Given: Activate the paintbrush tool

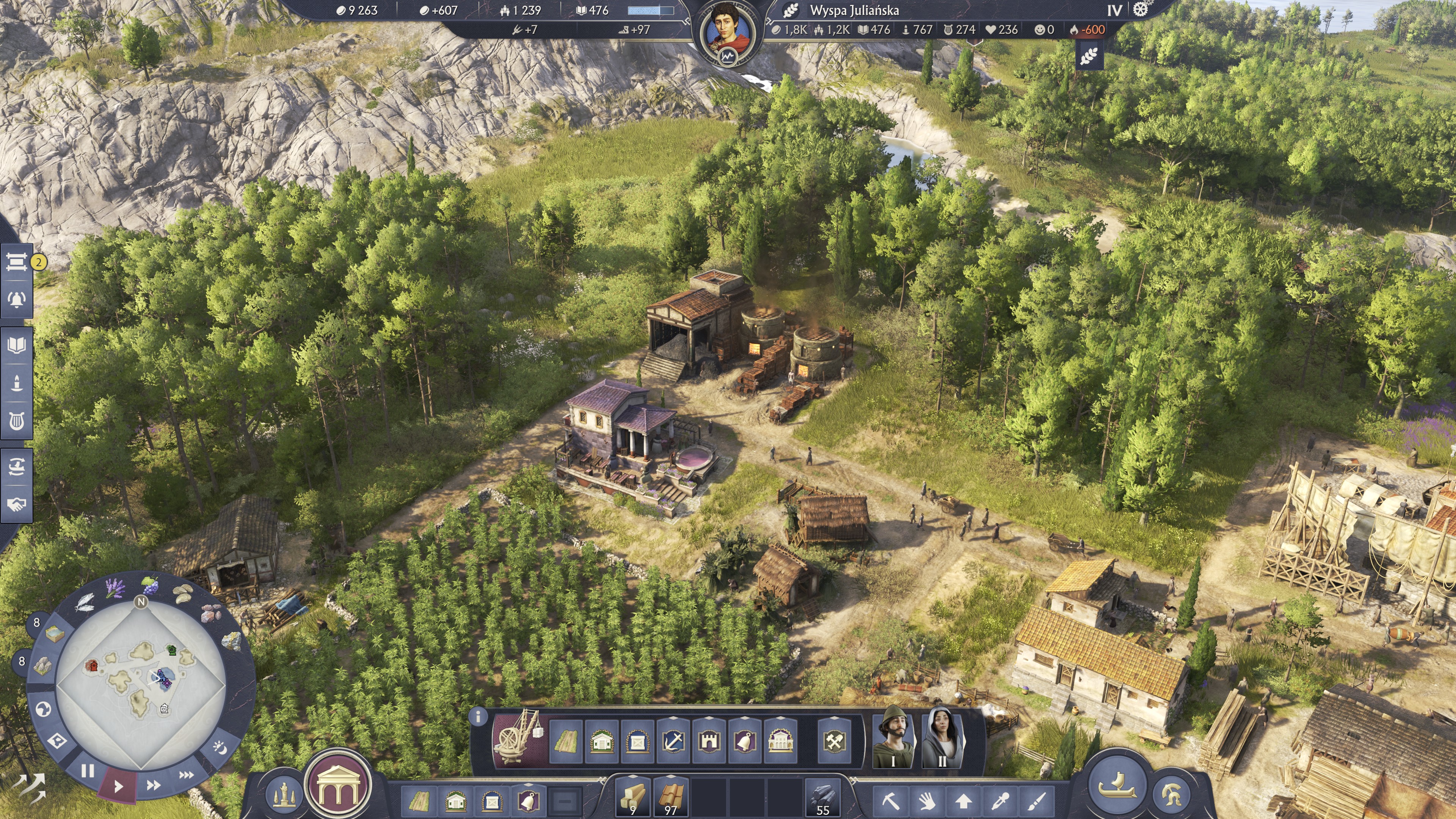Looking at the screenshot, I should tap(1037, 800).
